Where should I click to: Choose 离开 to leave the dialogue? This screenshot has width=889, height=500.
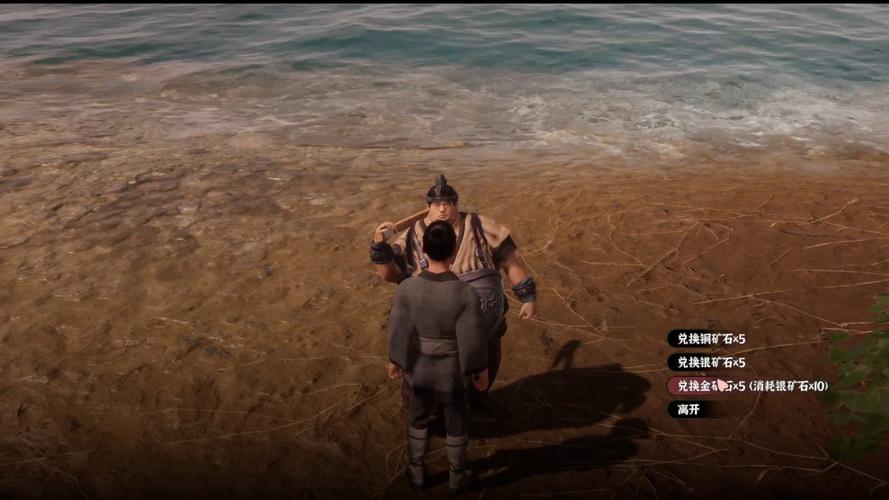688,409
